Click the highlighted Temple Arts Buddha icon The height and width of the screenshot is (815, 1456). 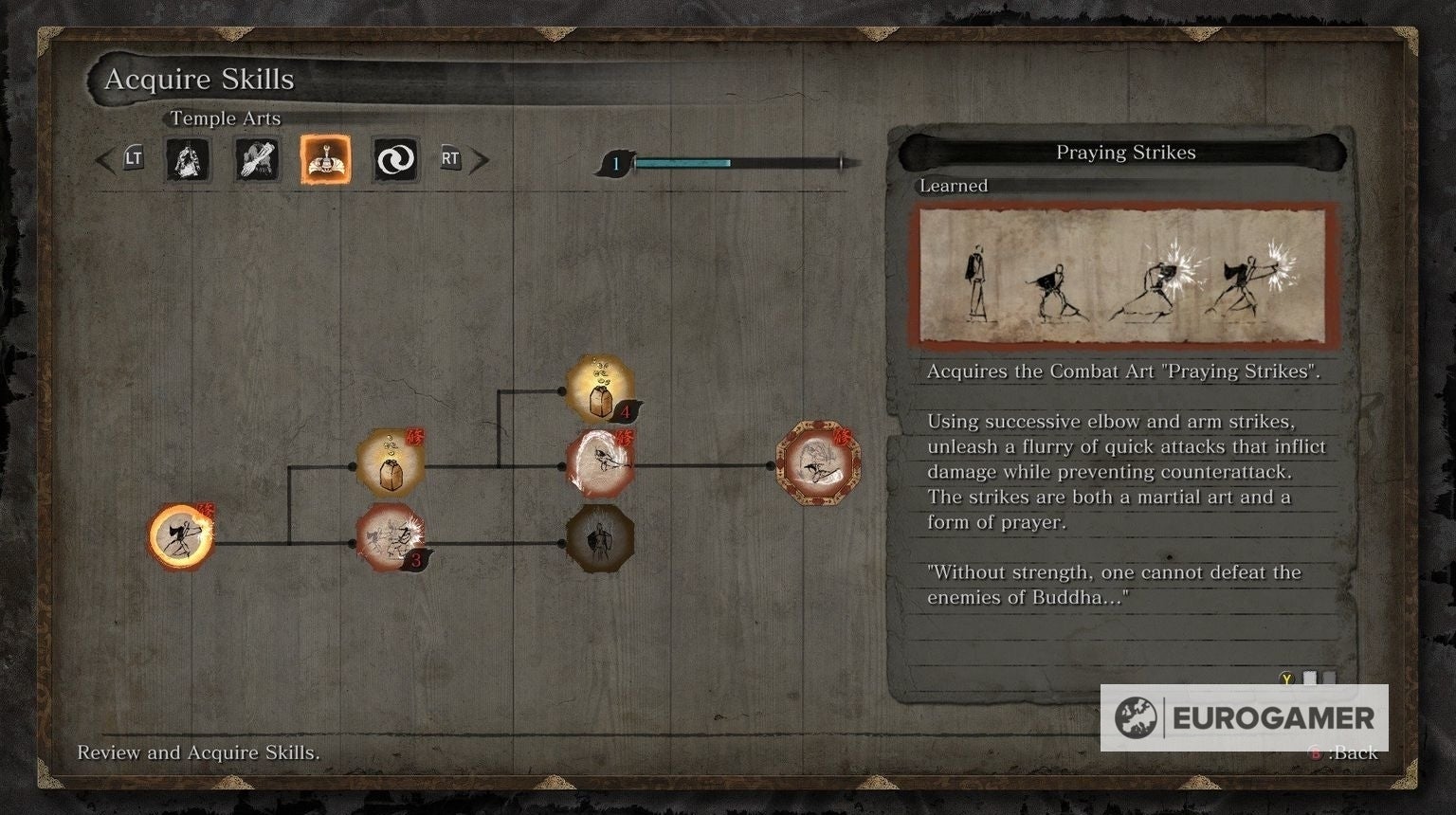pyautogui.click(x=324, y=159)
